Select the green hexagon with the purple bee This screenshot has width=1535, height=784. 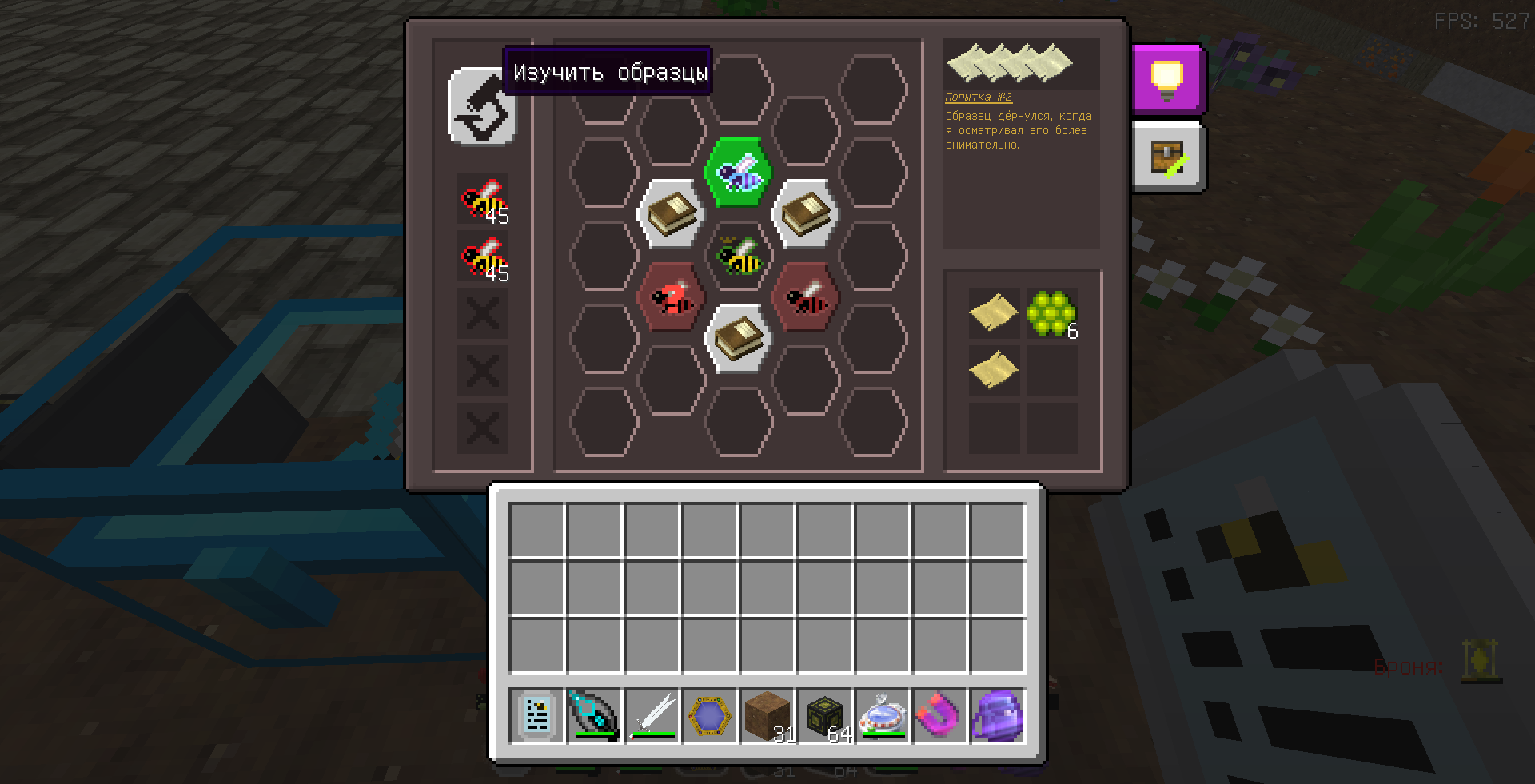pyautogui.click(x=738, y=172)
